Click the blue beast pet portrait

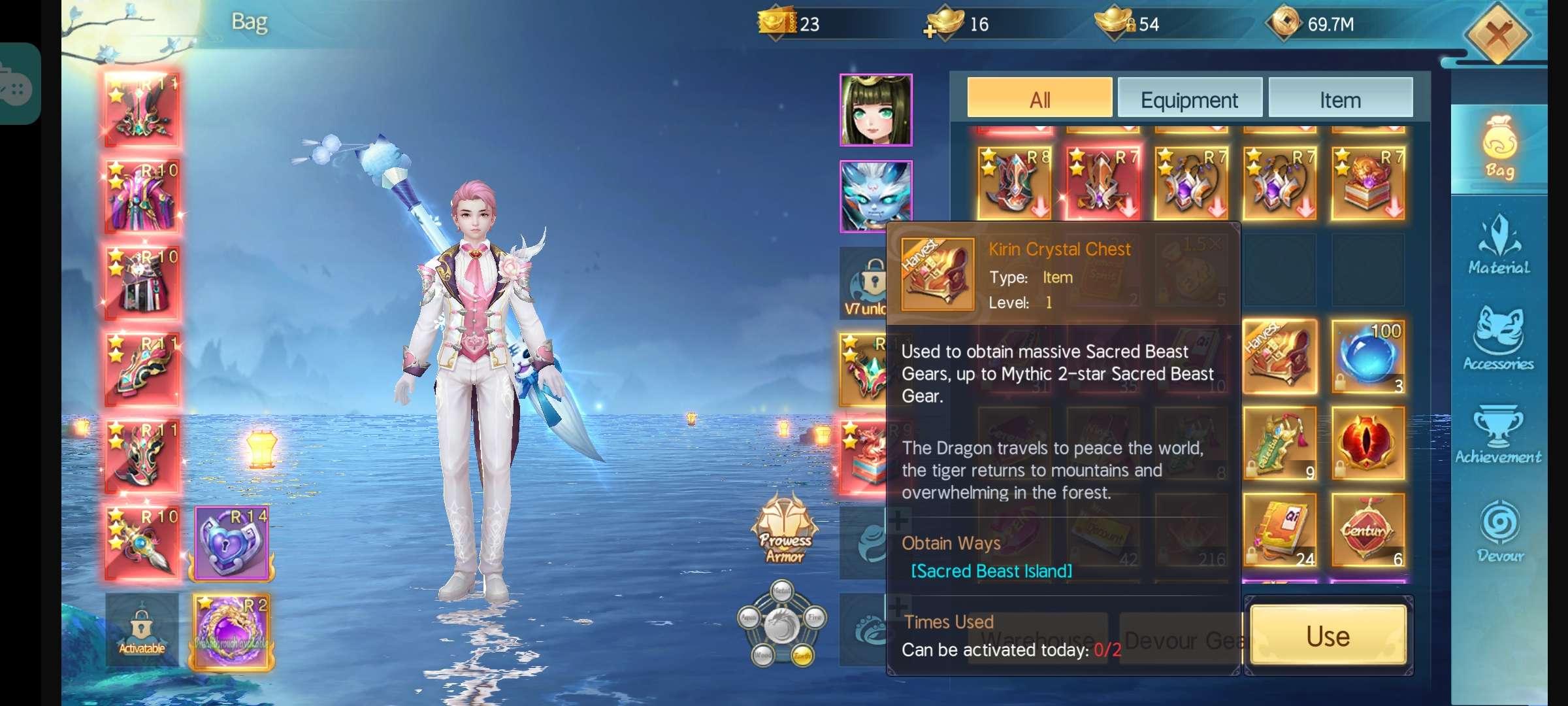(875, 196)
